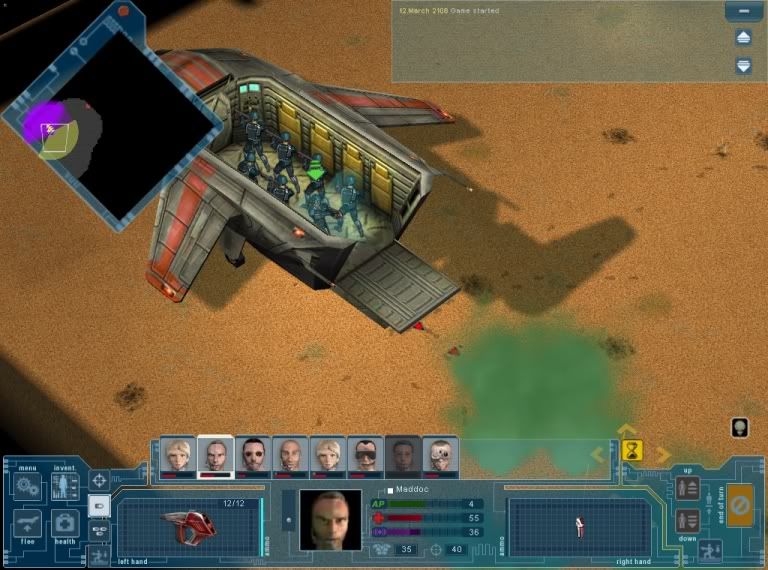Click Maddoc's large portrait
The height and width of the screenshot is (570, 768).
[x=330, y=520]
